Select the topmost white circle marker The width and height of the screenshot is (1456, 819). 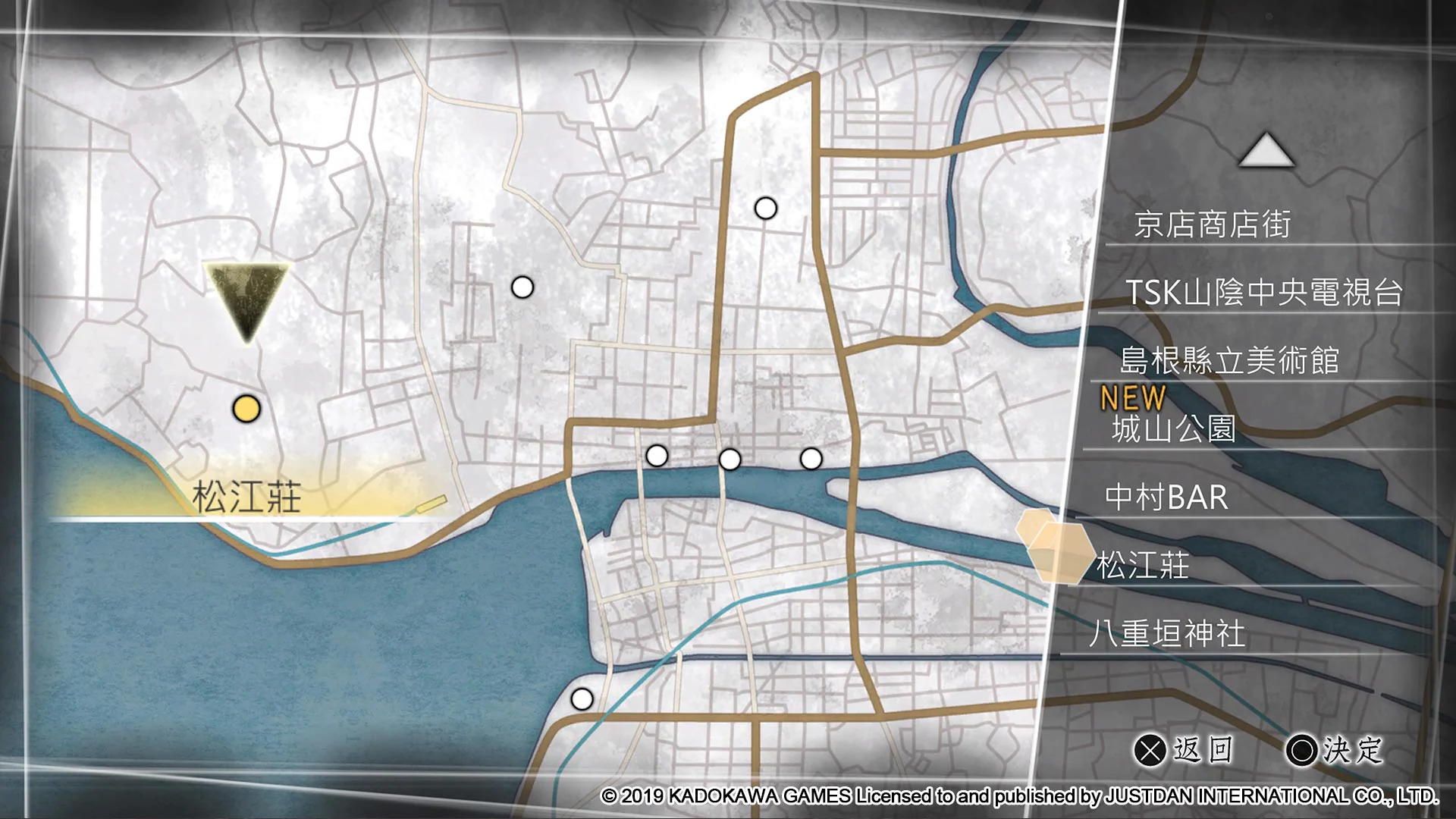[765, 206]
